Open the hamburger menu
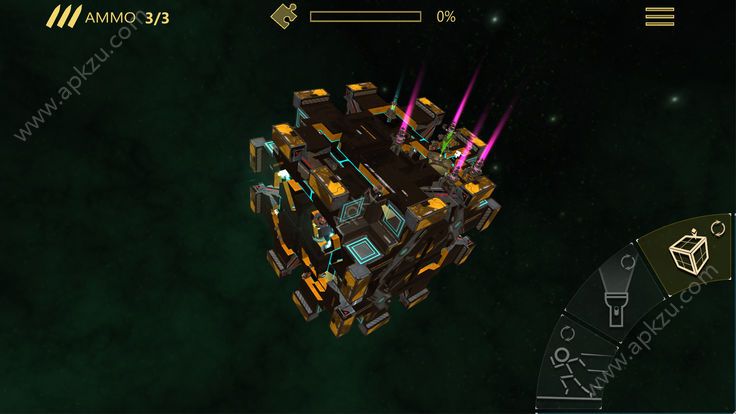 pyautogui.click(x=659, y=16)
